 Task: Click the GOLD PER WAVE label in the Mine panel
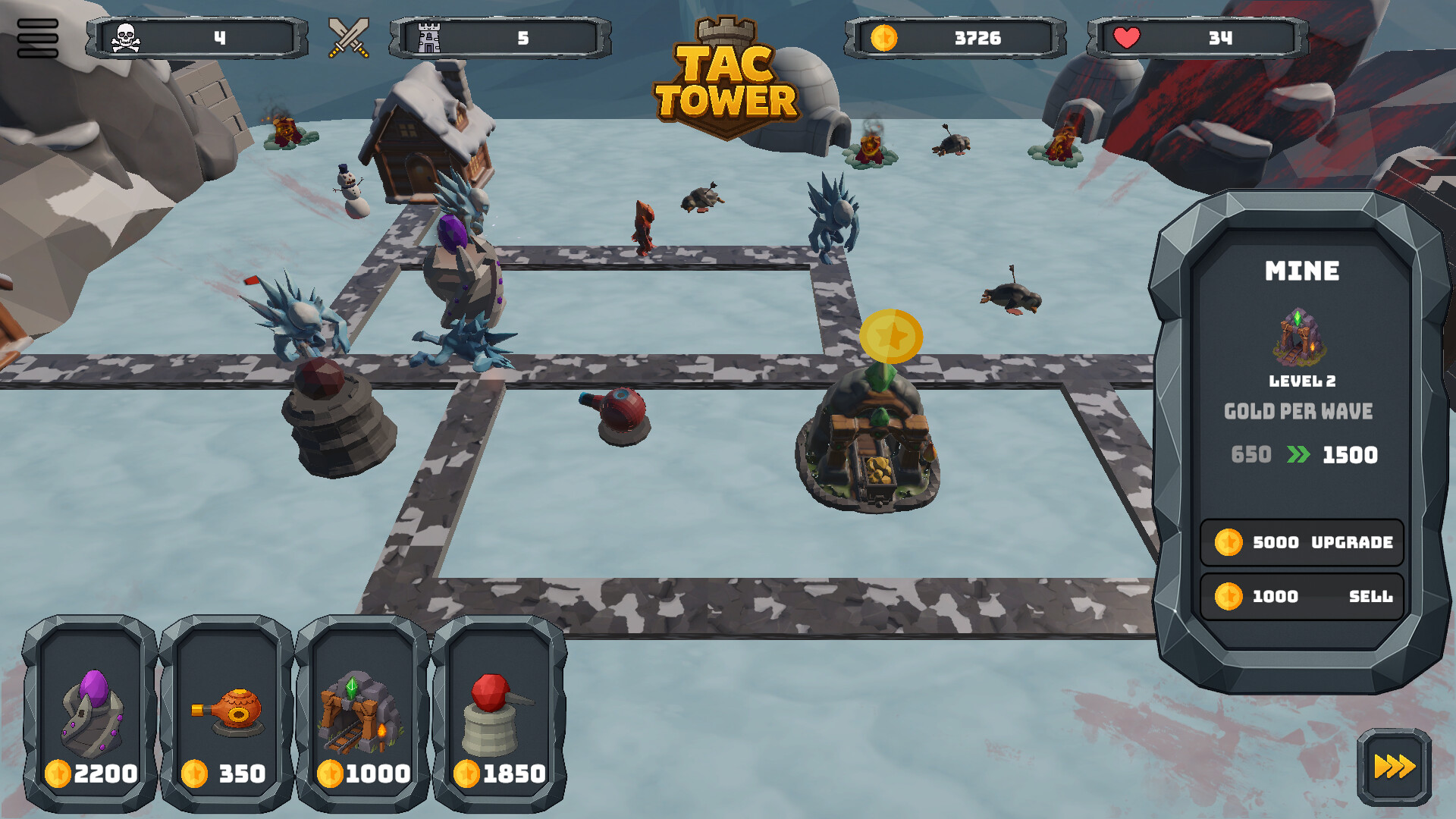pyautogui.click(x=1300, y=411)
